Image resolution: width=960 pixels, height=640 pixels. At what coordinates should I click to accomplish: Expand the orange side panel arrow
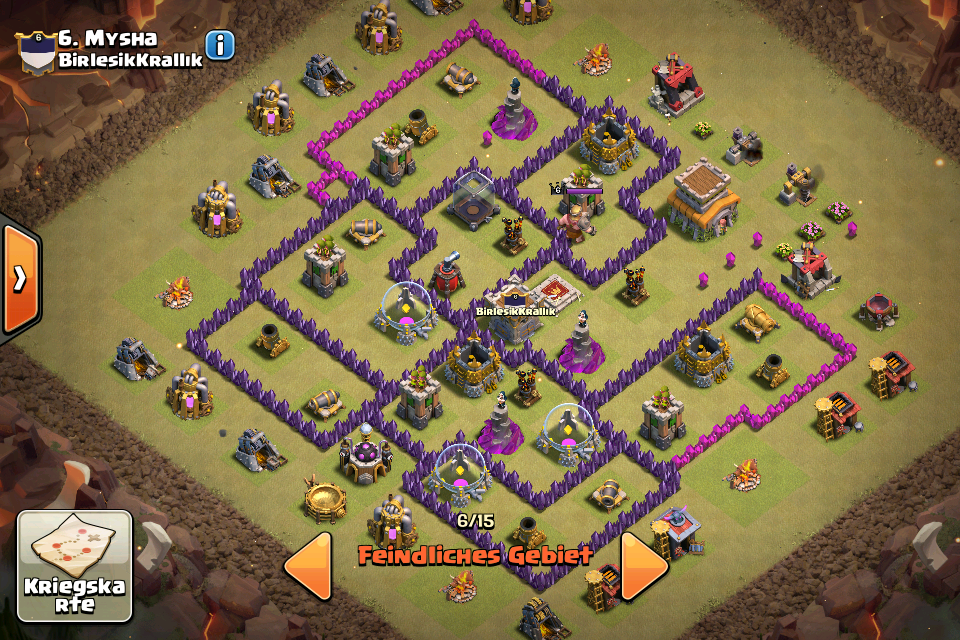(x=19, y=279)
